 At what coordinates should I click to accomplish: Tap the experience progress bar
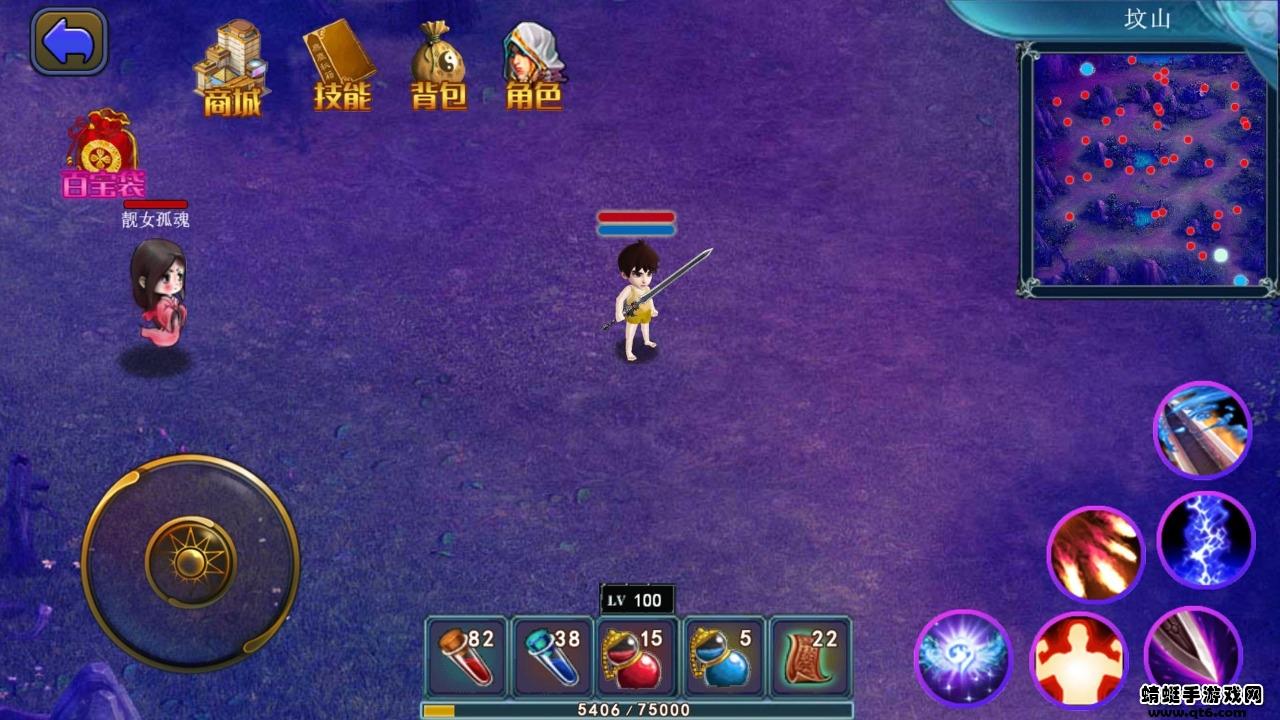coord(640,708)
